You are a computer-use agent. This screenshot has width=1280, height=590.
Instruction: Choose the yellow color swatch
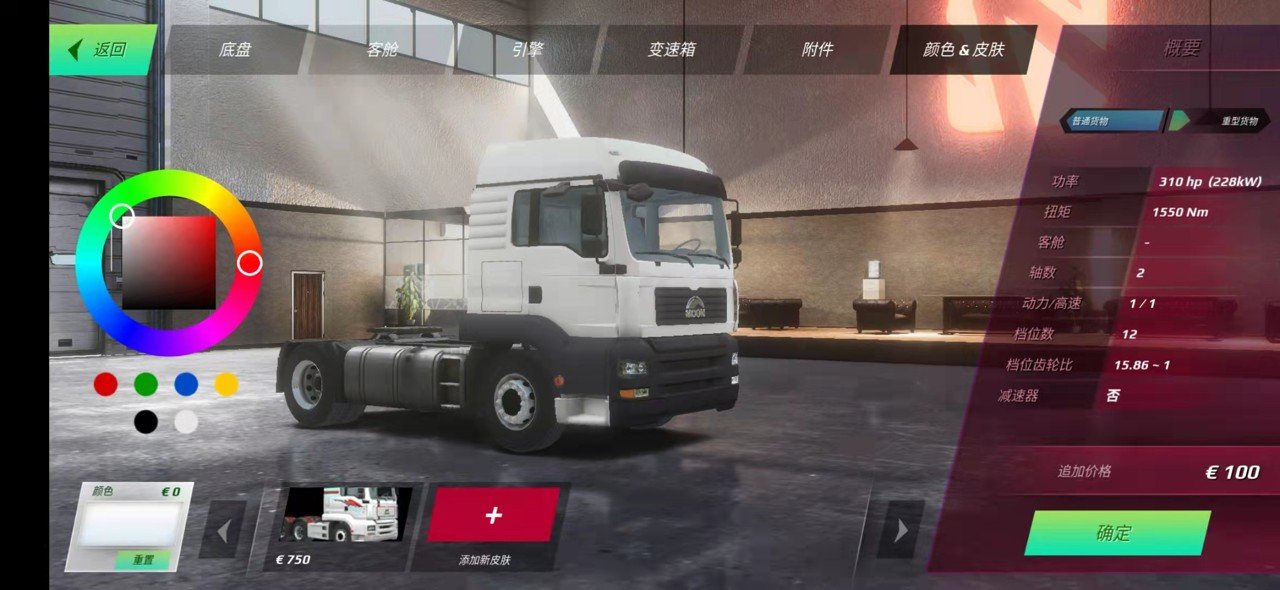pos(227,384)
